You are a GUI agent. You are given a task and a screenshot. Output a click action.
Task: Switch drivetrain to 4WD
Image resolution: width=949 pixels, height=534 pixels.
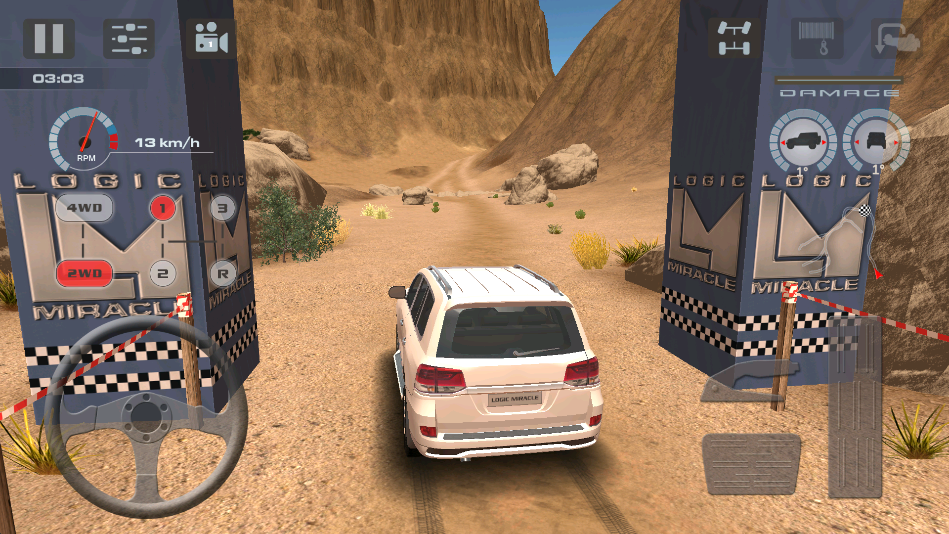point(83,209)
